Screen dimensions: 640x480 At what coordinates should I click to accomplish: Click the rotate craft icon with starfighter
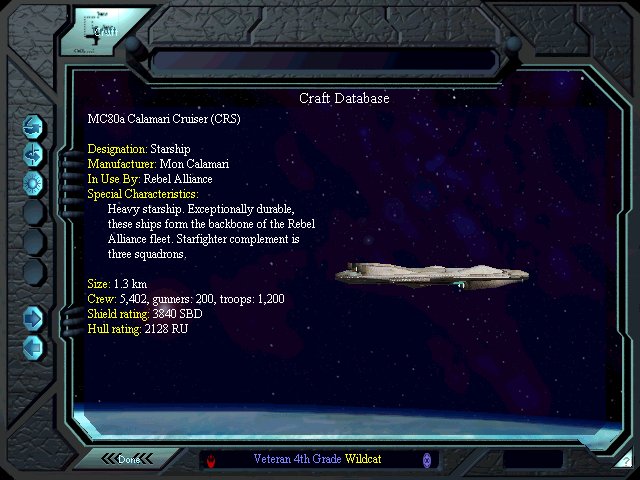(34, 154)
